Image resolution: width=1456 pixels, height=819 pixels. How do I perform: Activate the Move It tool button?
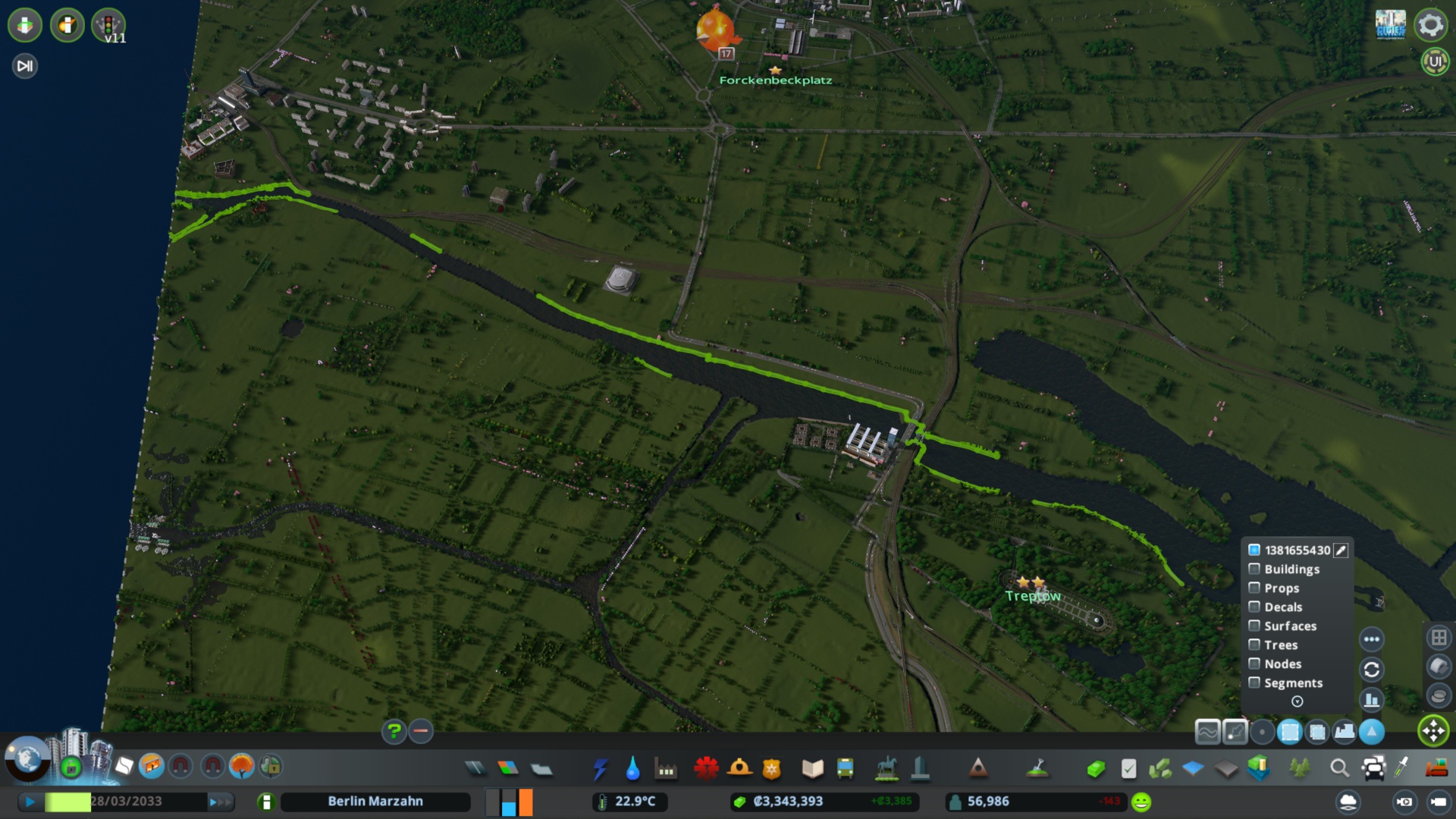click(1433, 731)
